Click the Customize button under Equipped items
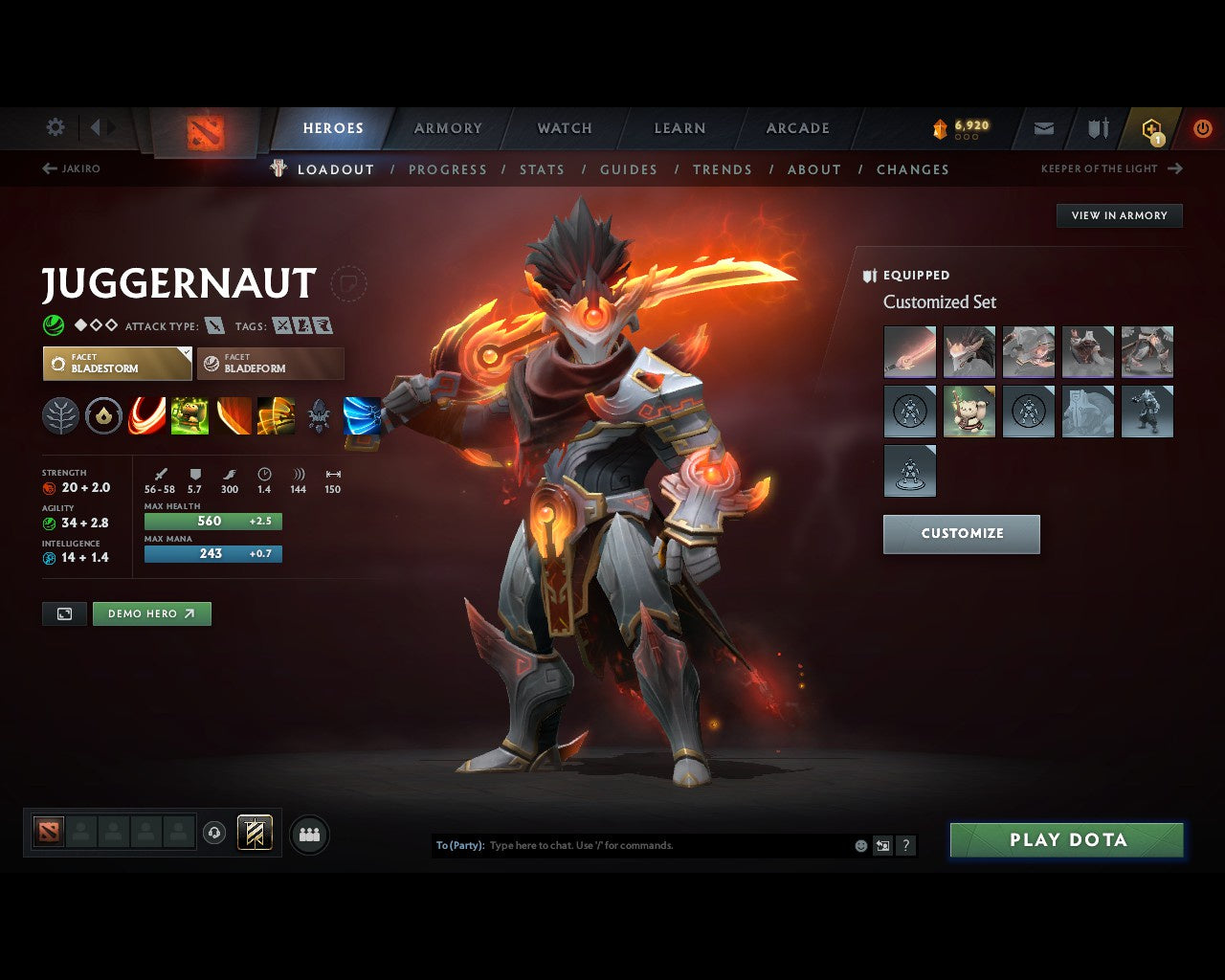 tap(961, 534)
